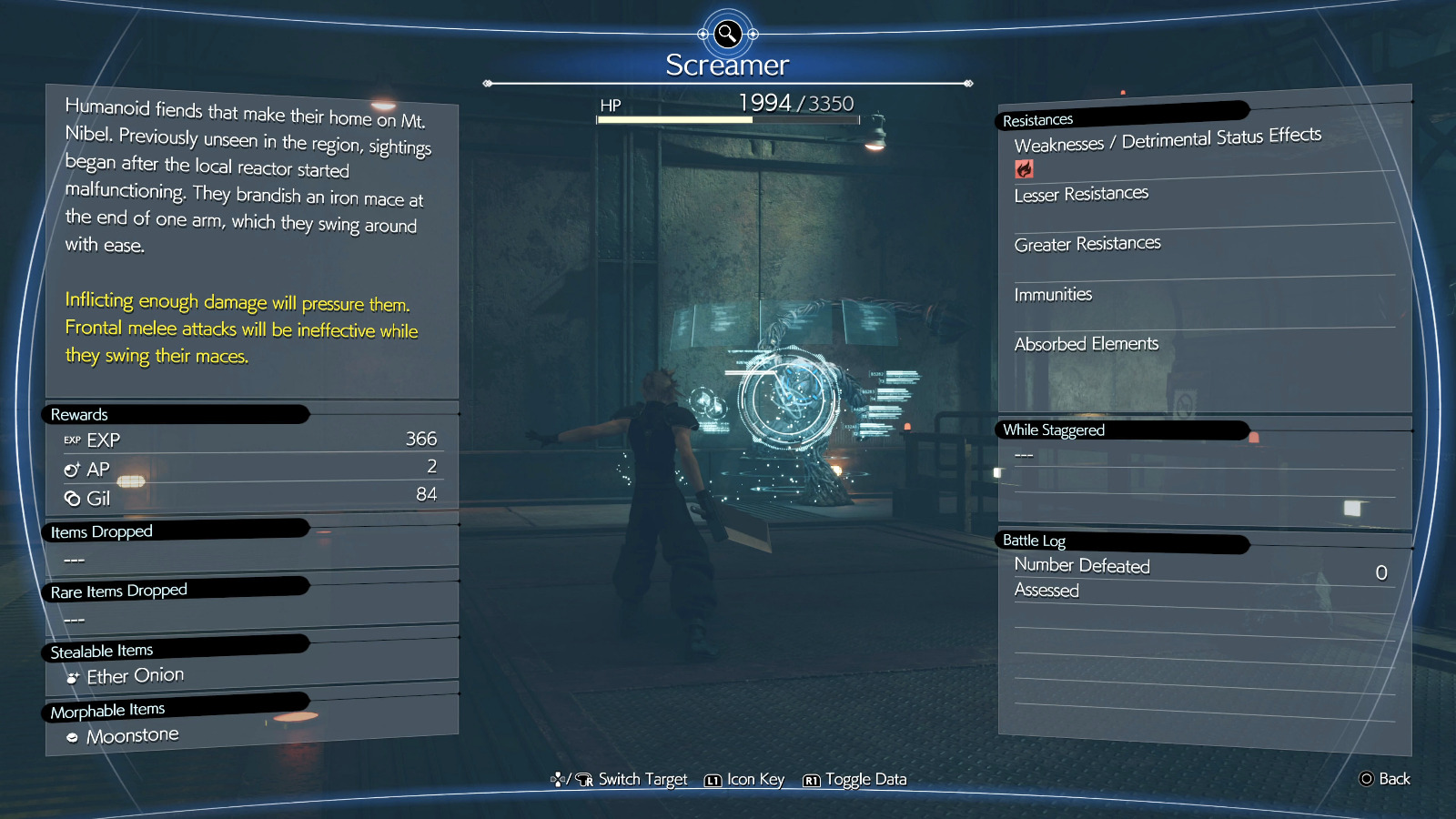Select the Toggle Data option
Viewport: 1456px width, 819px height.
click(864, 780)
